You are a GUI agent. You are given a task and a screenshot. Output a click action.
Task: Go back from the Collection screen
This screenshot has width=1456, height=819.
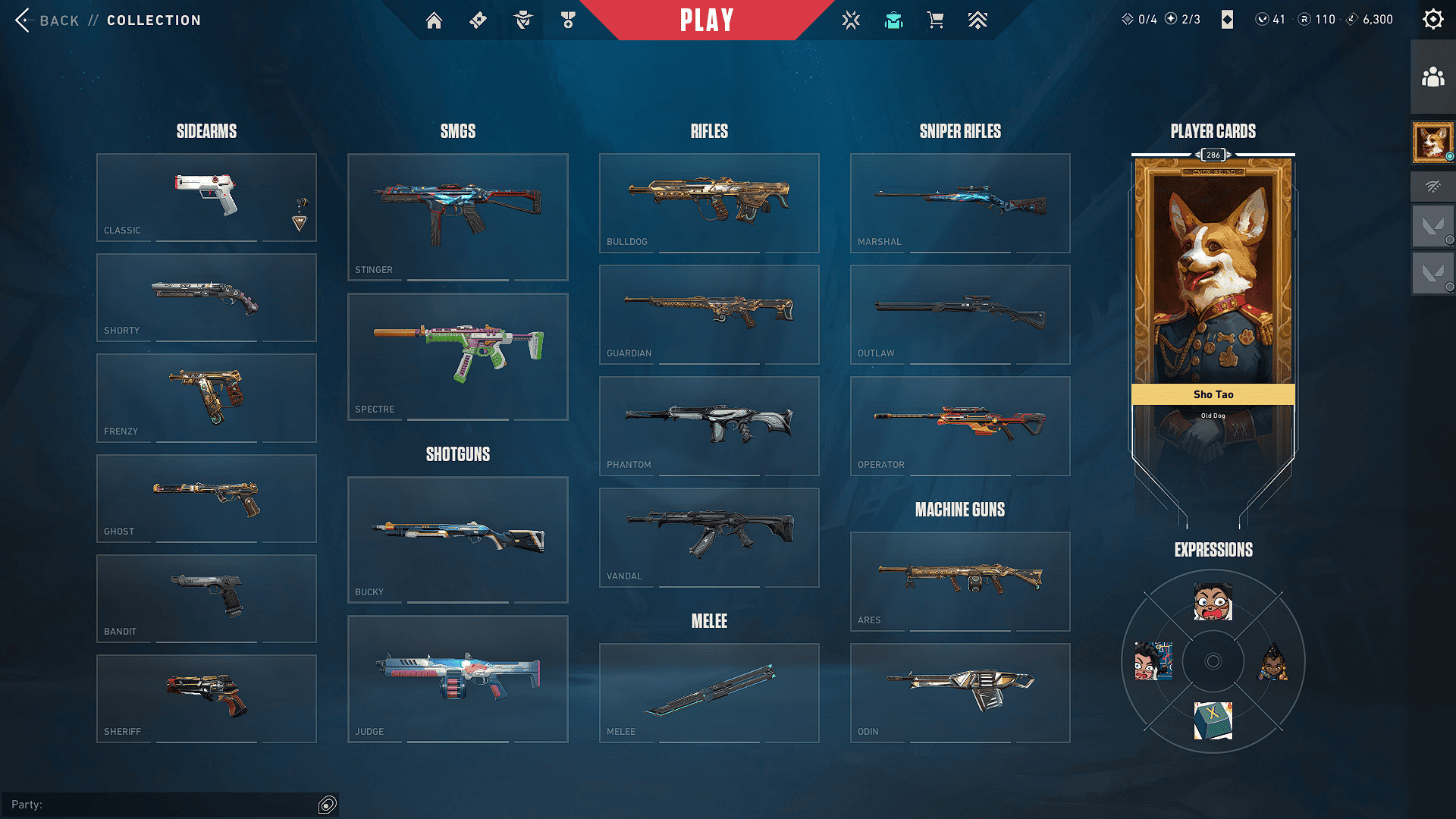(x=45, y=20)
